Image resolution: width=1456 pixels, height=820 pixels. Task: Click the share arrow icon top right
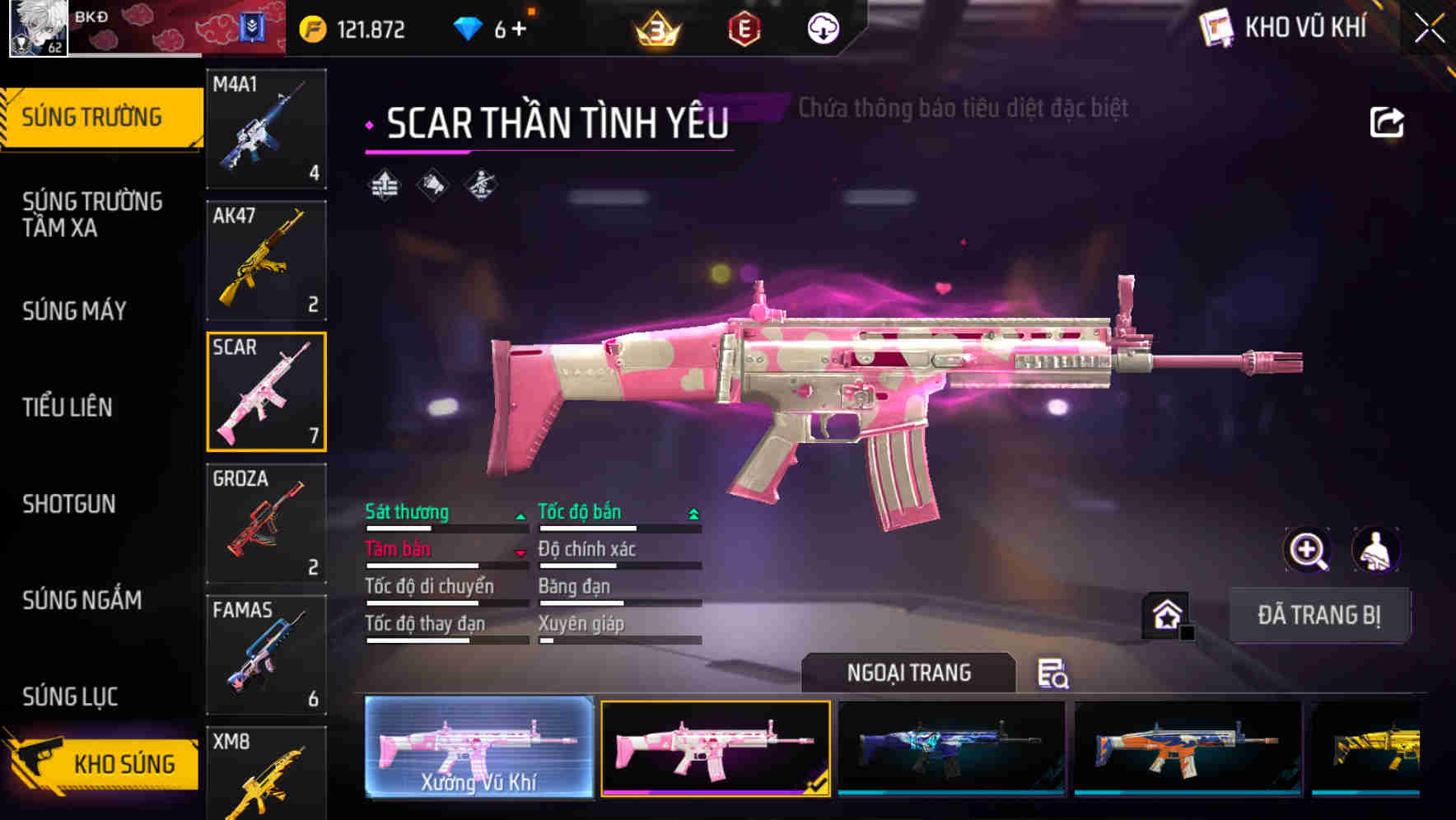pos(1388,121)
